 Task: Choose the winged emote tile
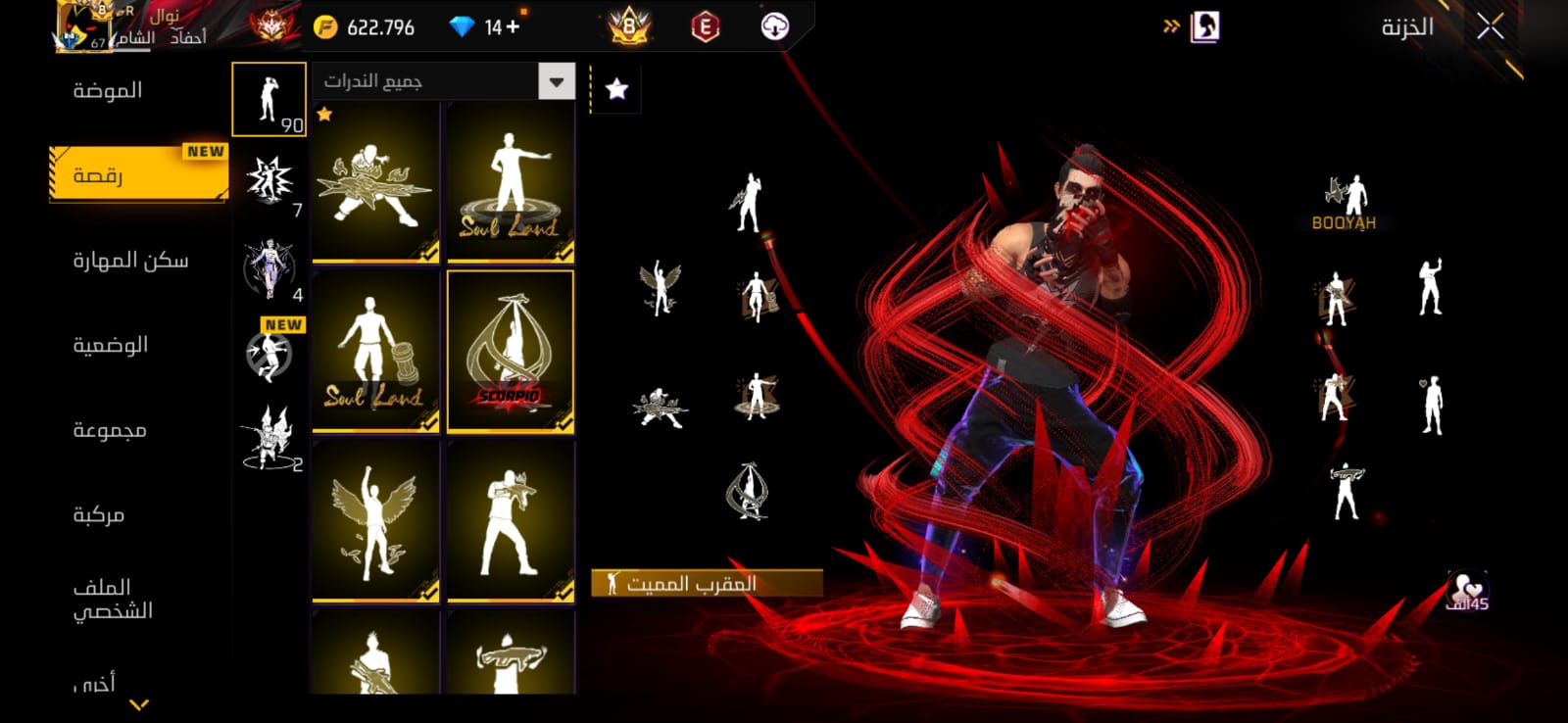pyautogui.click(x=375, y=519)
